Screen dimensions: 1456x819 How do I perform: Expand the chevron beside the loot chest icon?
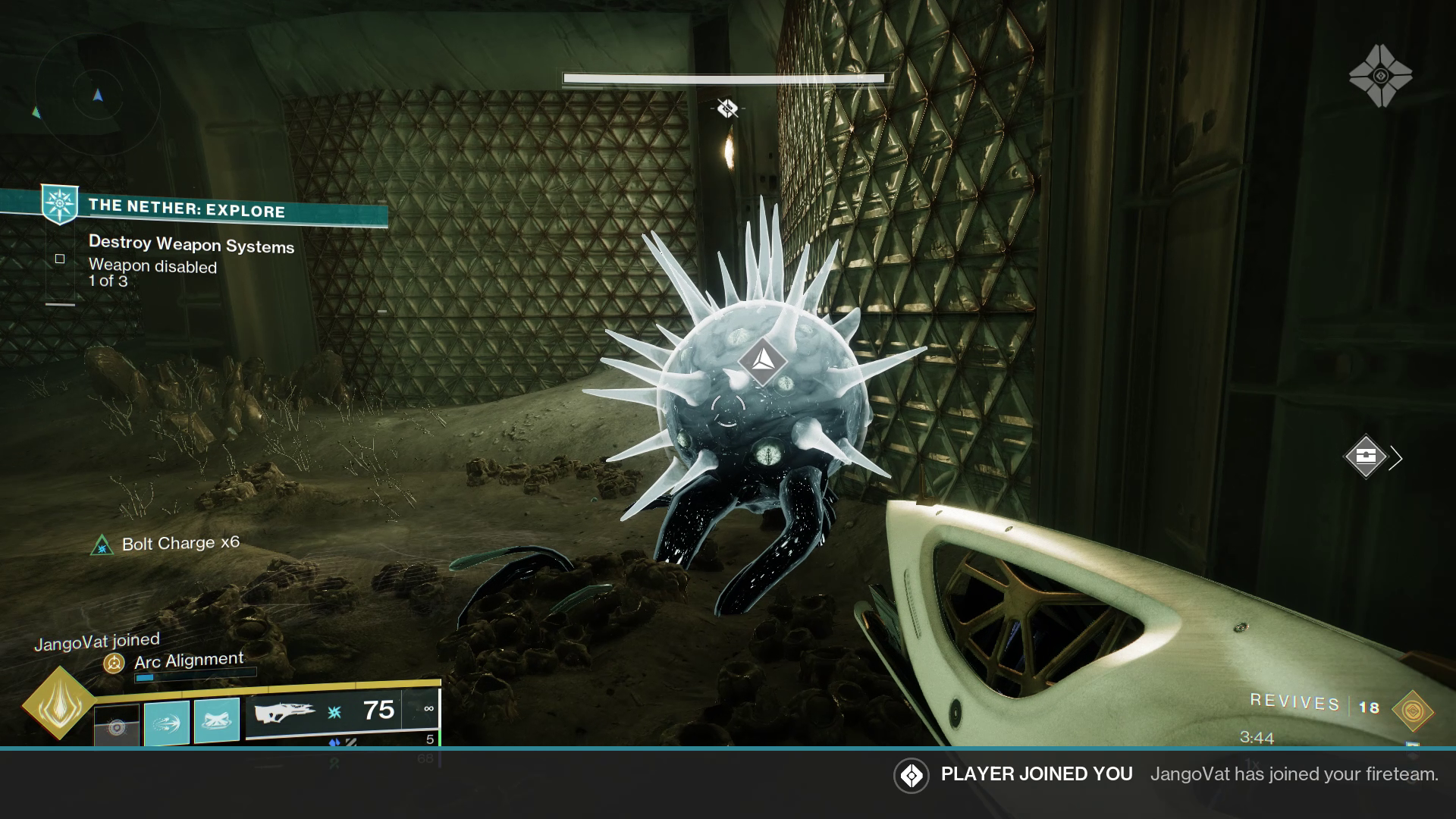[x=1397, y=458]
